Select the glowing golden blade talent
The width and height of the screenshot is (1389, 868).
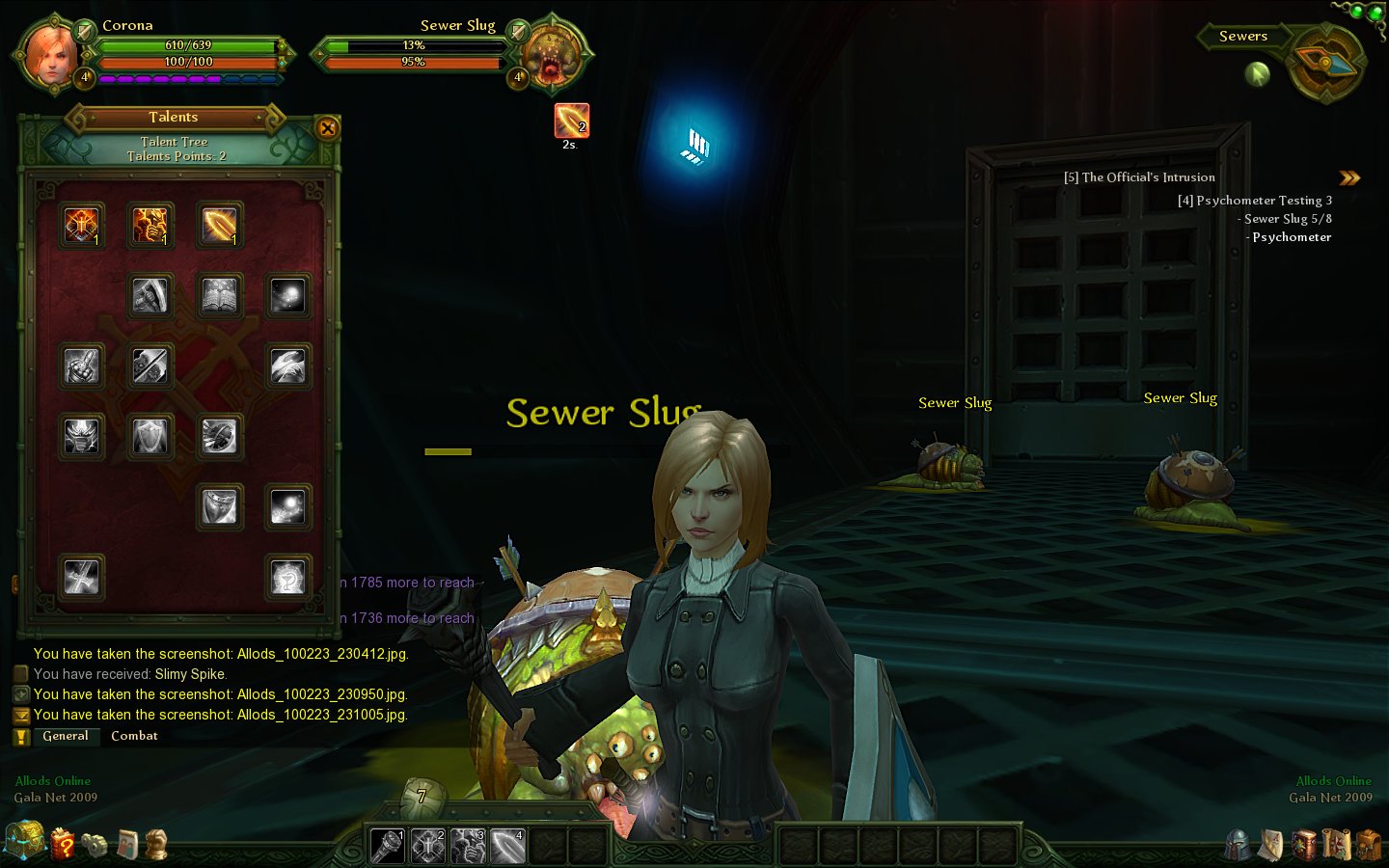219,226
